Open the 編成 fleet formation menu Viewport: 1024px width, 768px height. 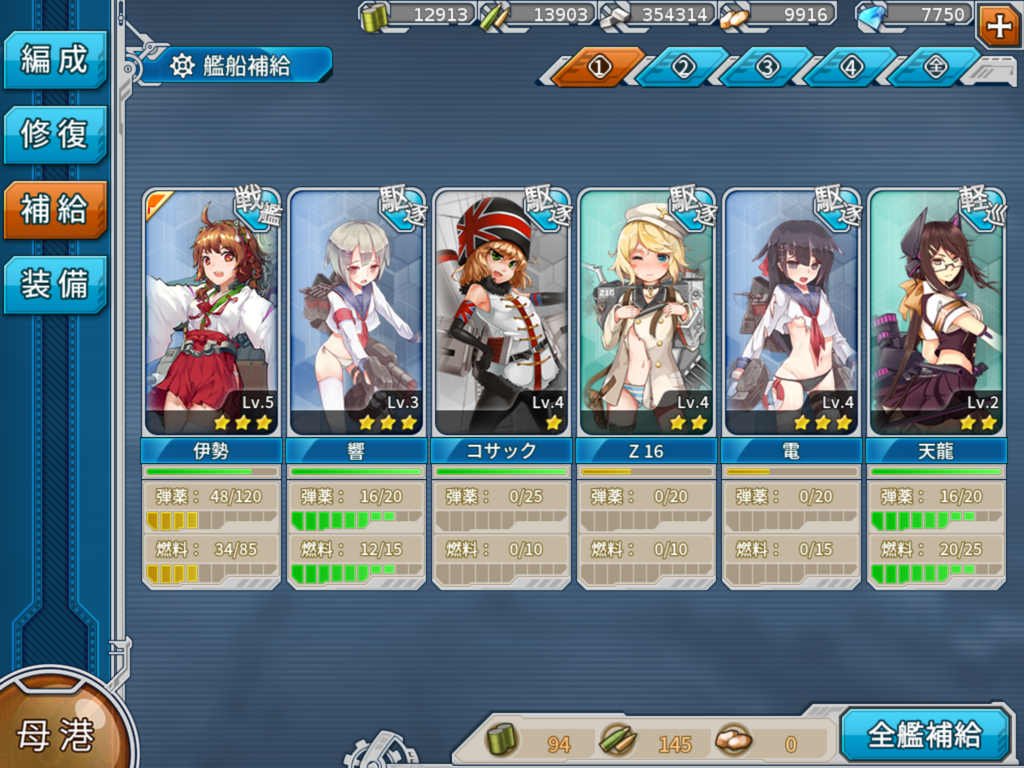55,60
